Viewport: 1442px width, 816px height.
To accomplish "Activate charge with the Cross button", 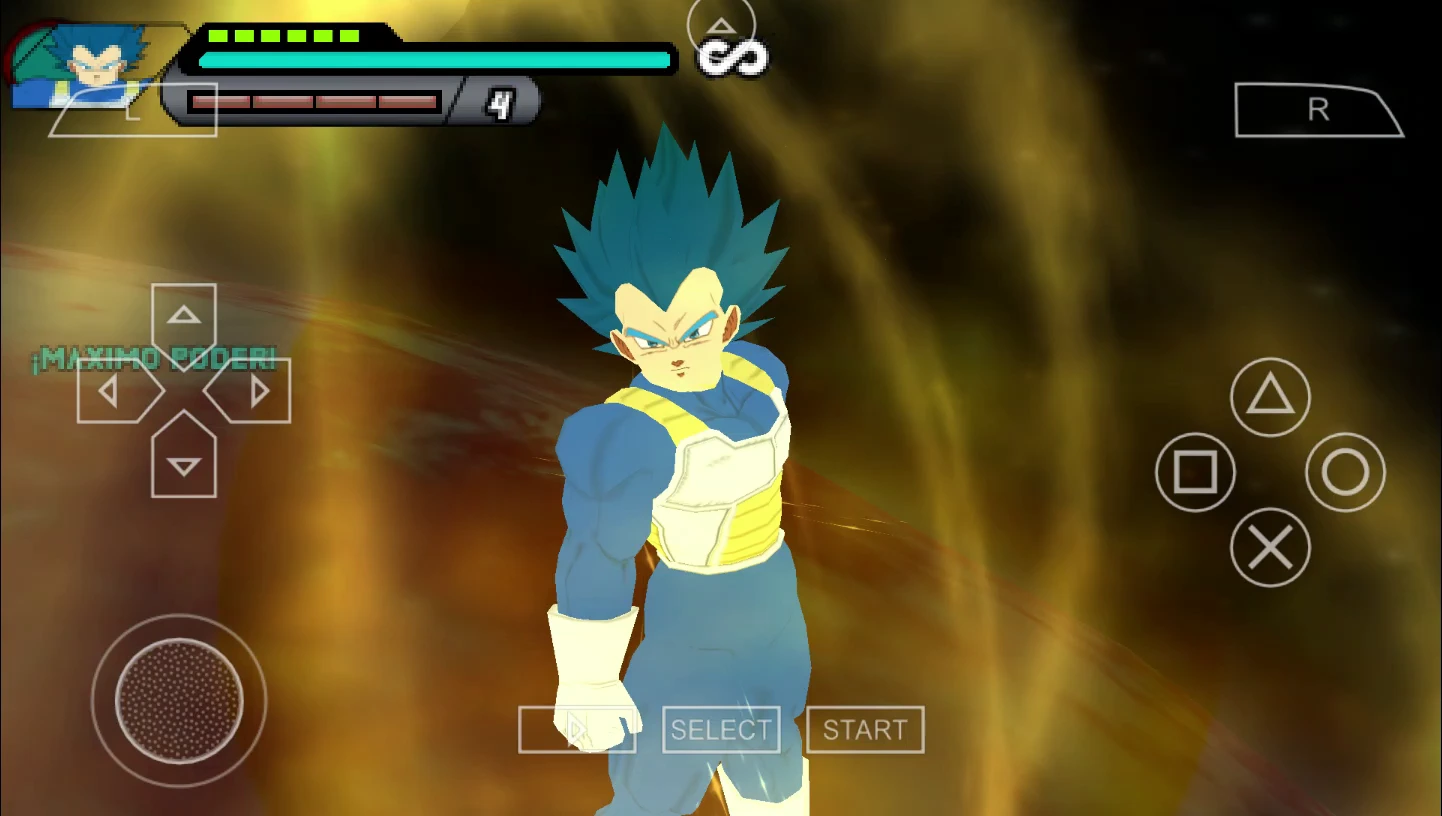I will [x=1271, y=547].
